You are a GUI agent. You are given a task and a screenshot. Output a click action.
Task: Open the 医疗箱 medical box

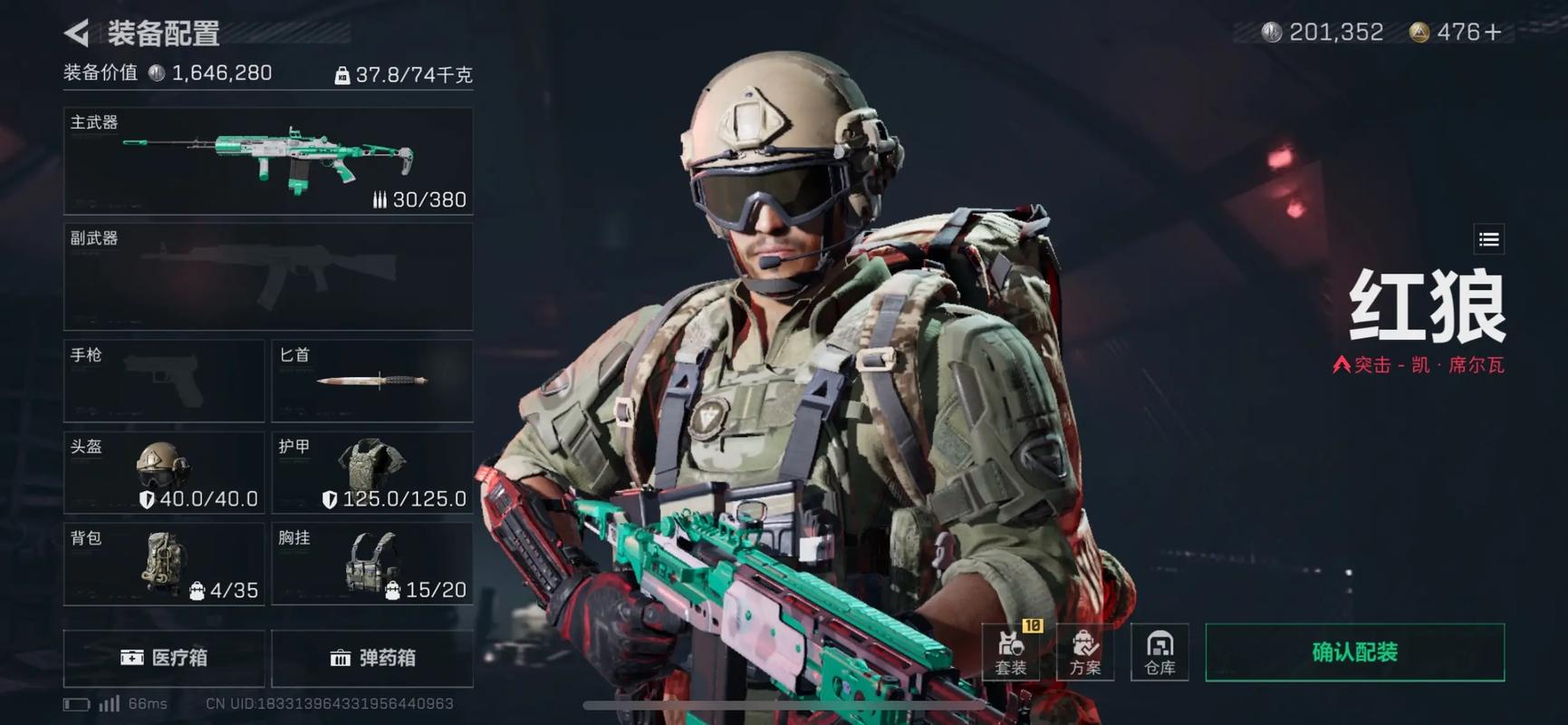(164, 658)
